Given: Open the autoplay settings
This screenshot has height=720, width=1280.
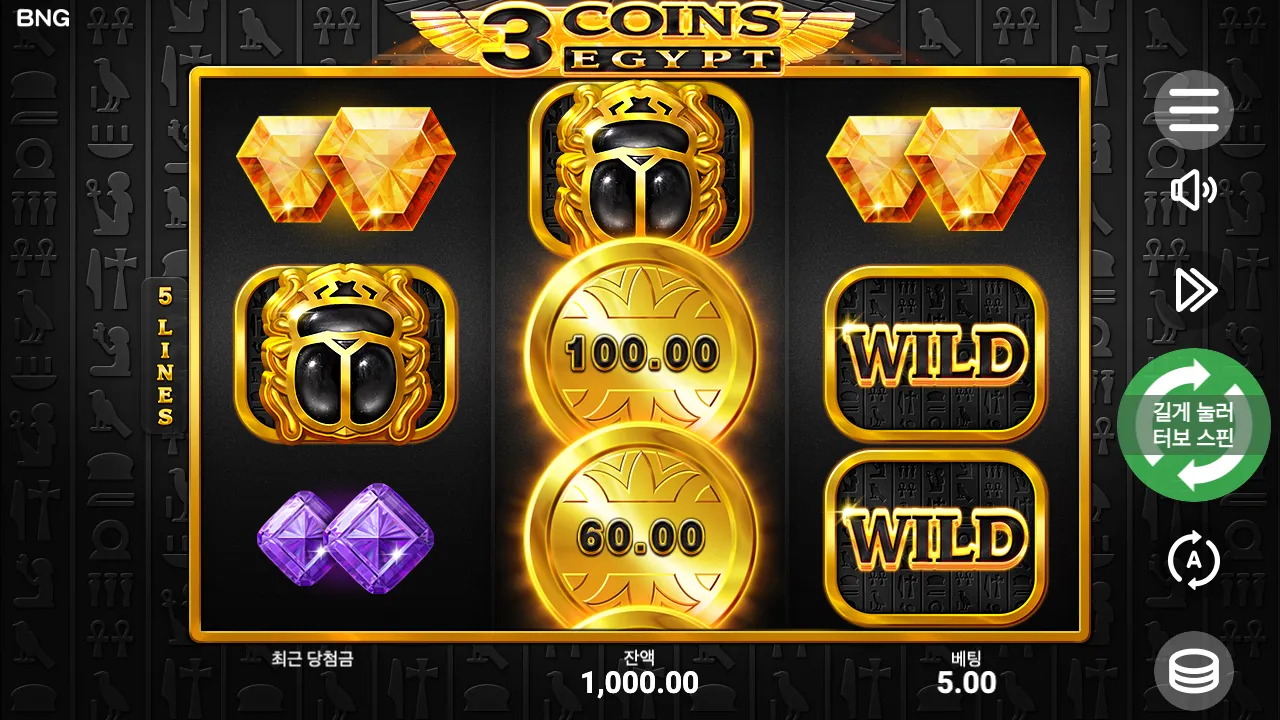Looking at the screenshot, I should [x=1195, y=561].
